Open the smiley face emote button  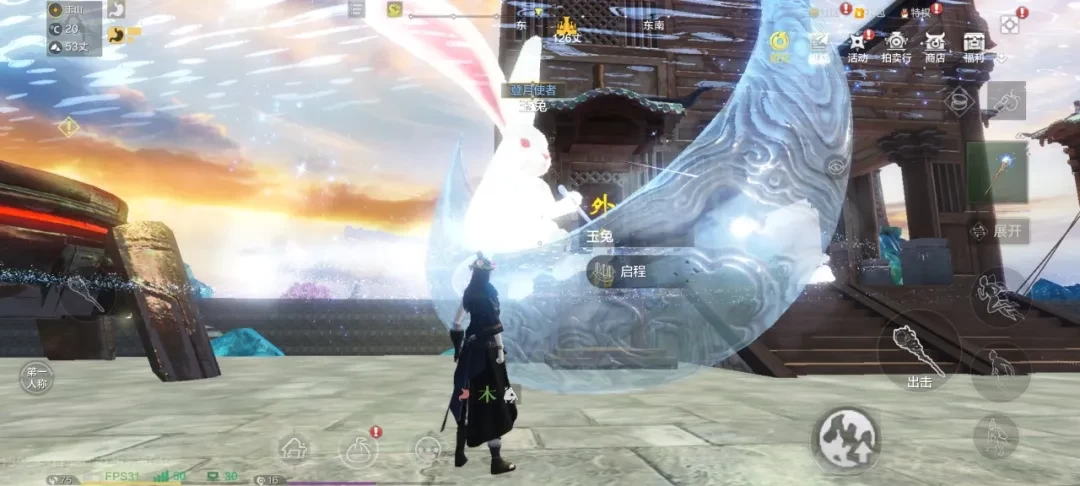pos(428,449)
